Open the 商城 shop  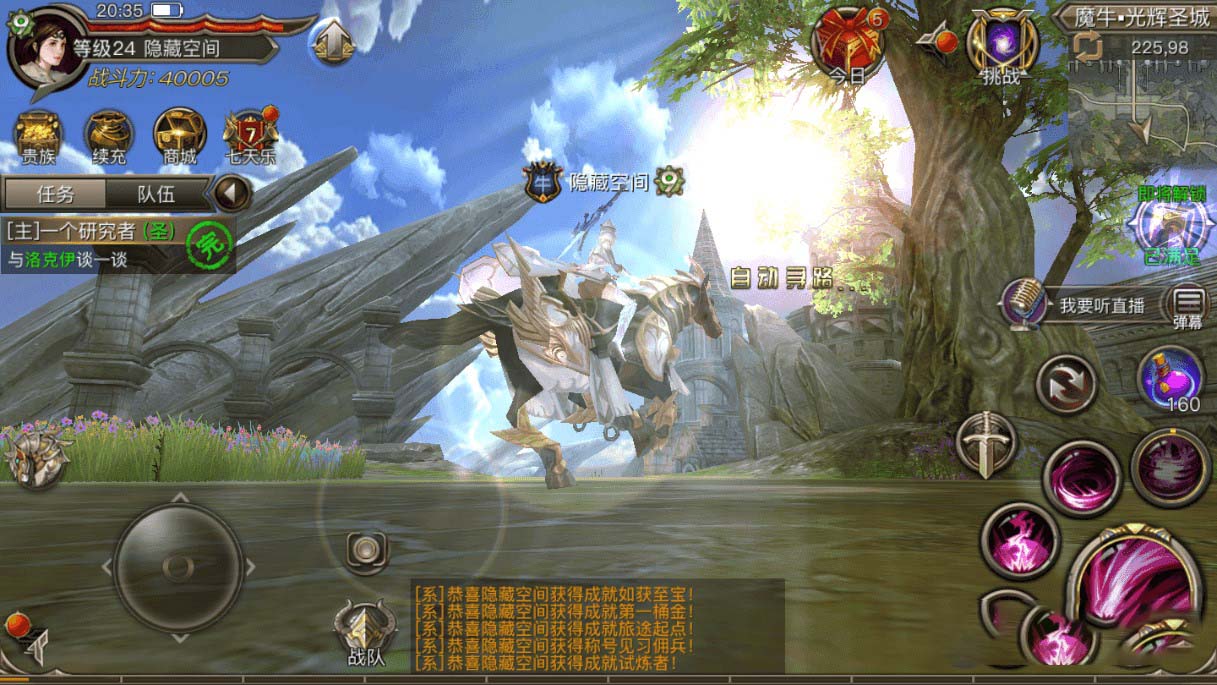click(x=180, y=138)
